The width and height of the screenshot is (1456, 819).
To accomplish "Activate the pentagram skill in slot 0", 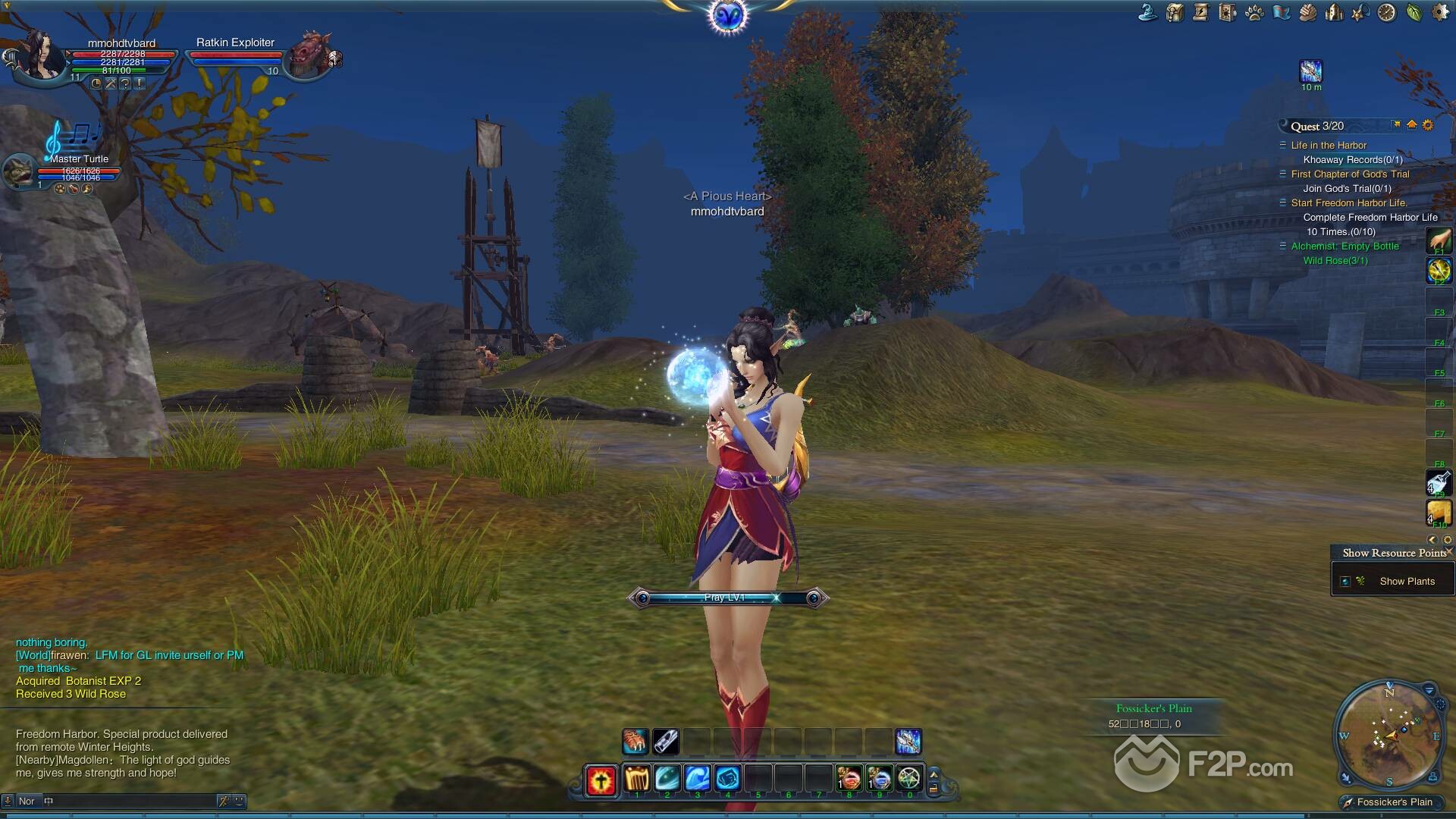I will 909,779.
